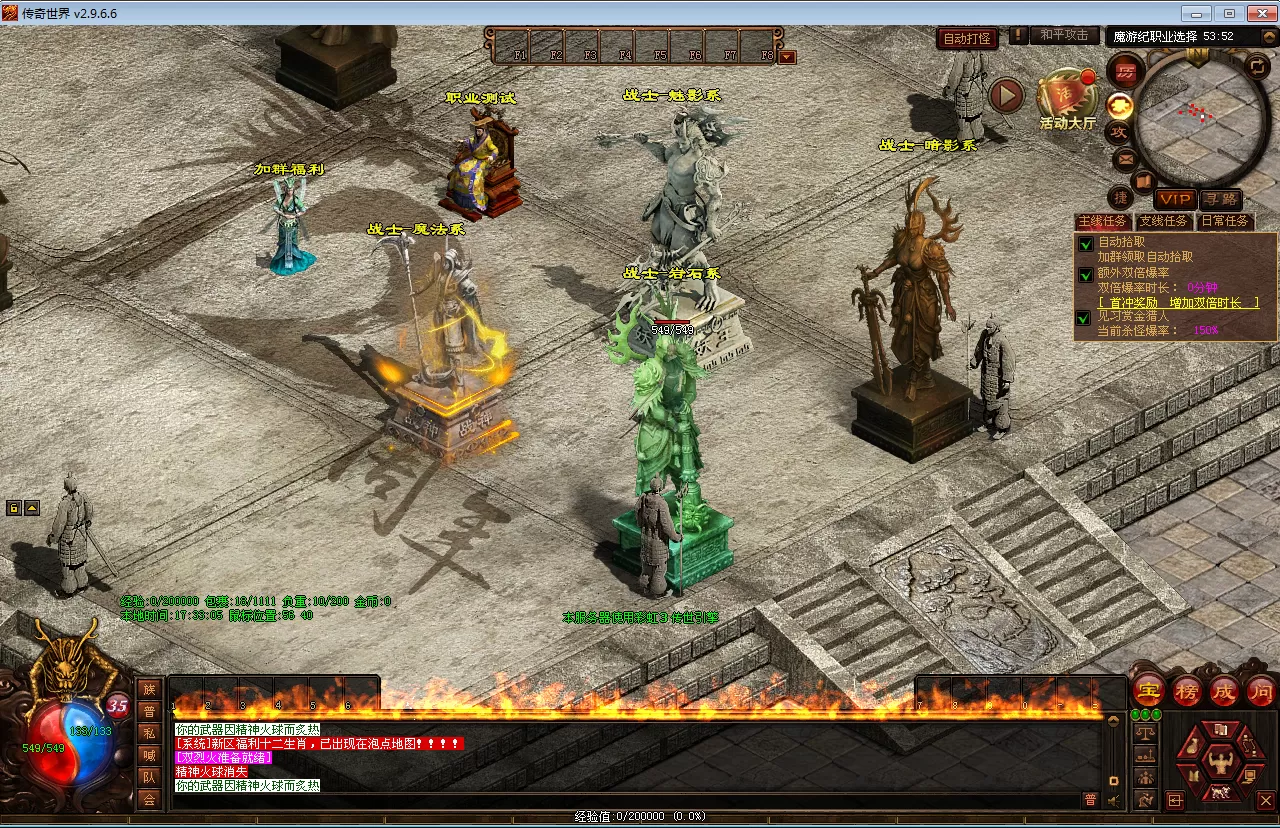Open the mail envelope icon
Image resolution: width=1280 pixels, height=828 pixels.
tap(1125, 158)
